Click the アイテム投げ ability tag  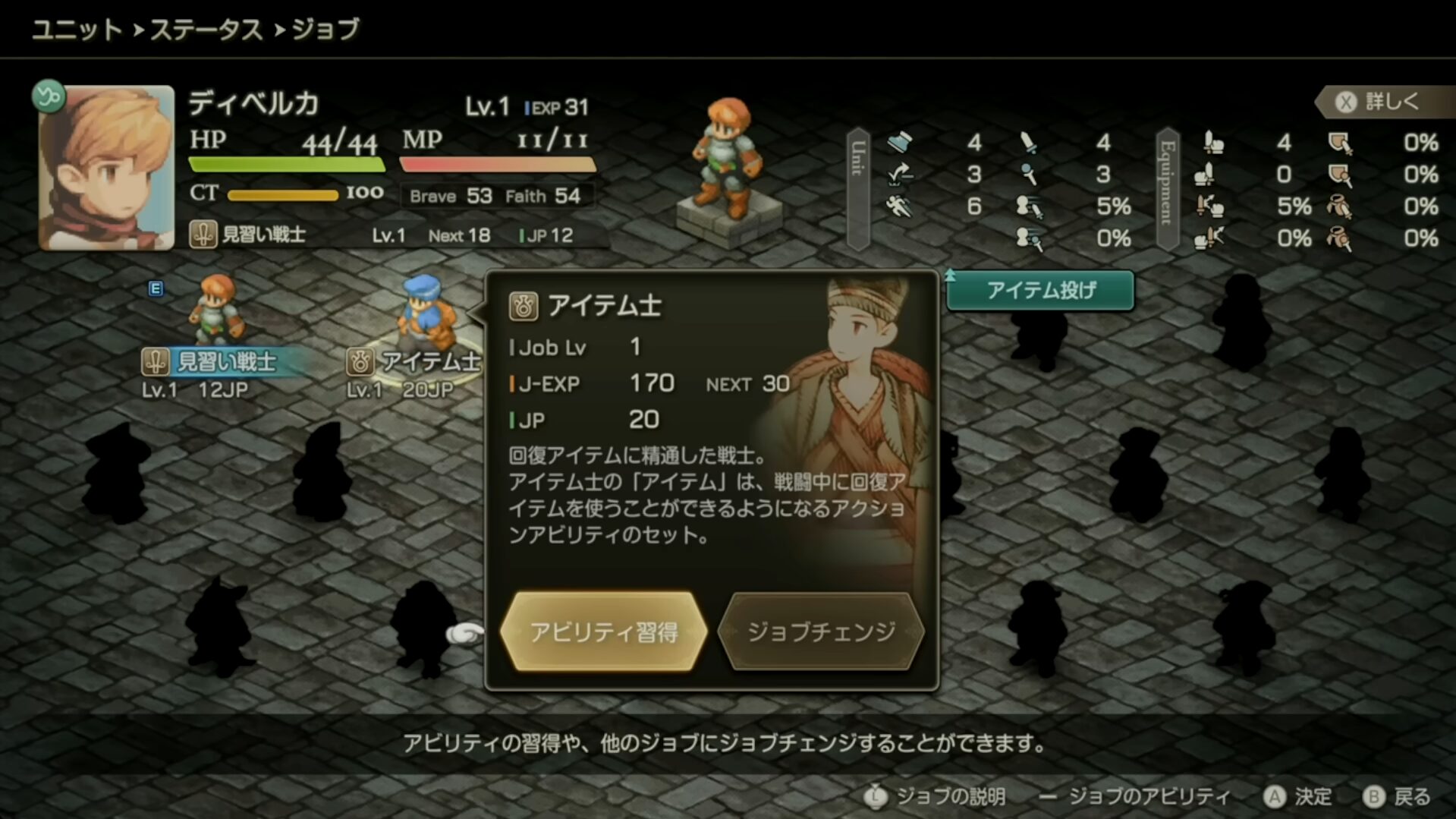point(1040,291)
